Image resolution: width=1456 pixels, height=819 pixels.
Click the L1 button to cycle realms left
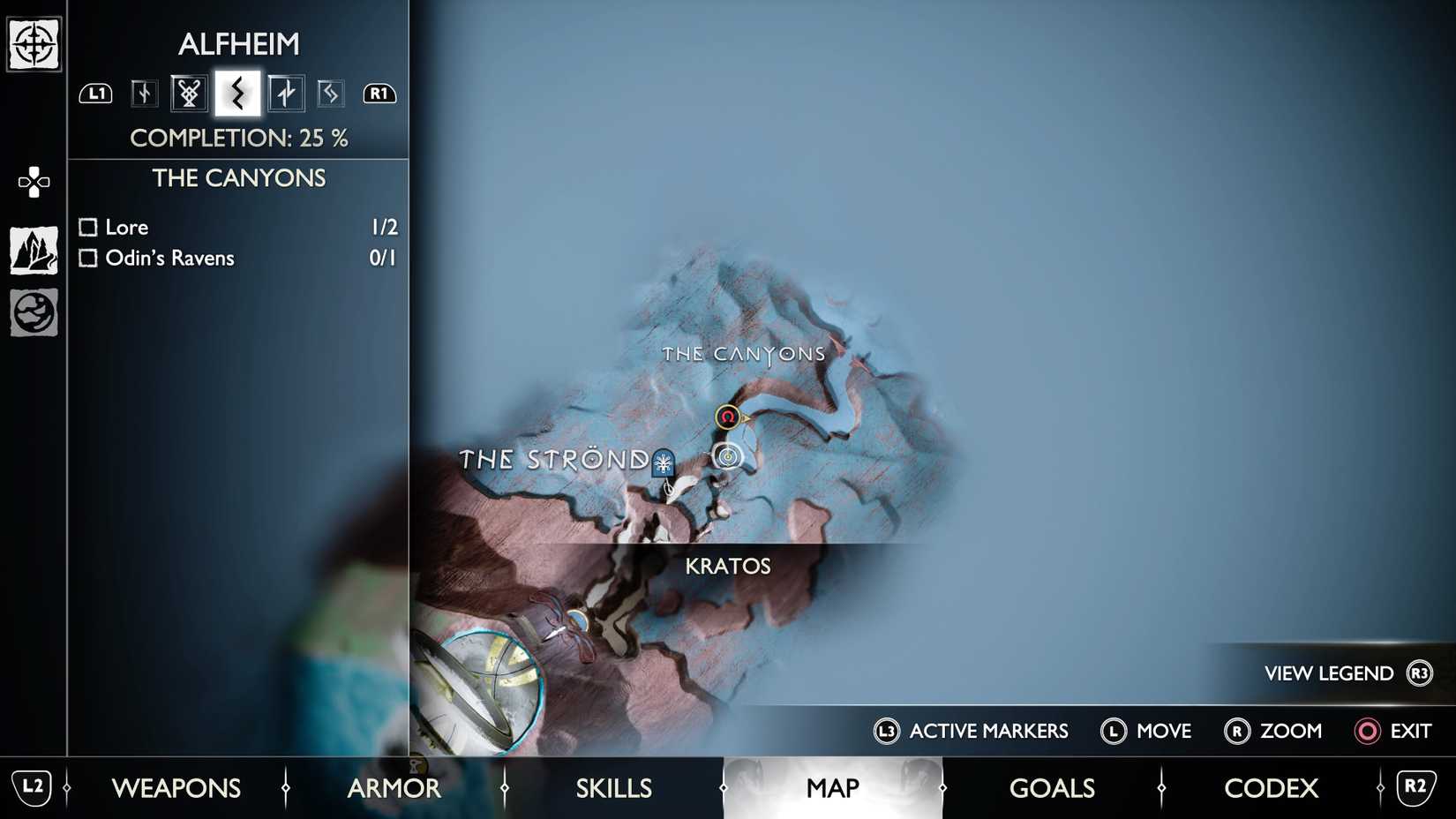coord(95,93)
